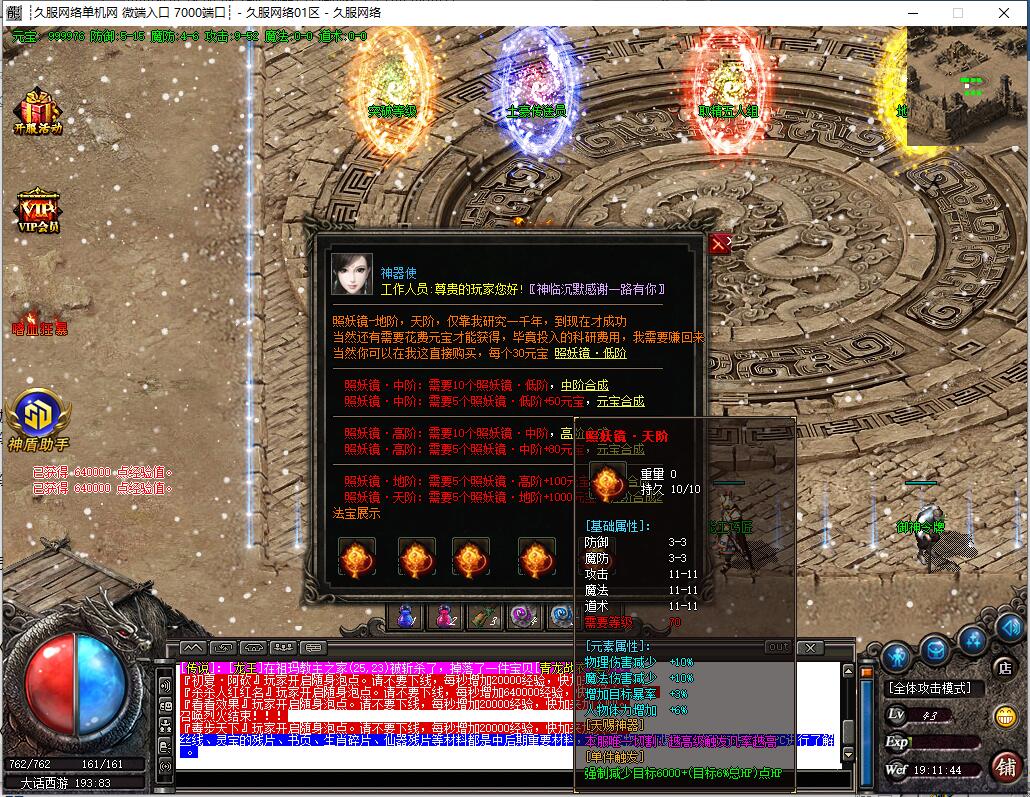Activate the 嗜血狂暴 button
This screenshot has height=797, width=1030.
point(40,327)
